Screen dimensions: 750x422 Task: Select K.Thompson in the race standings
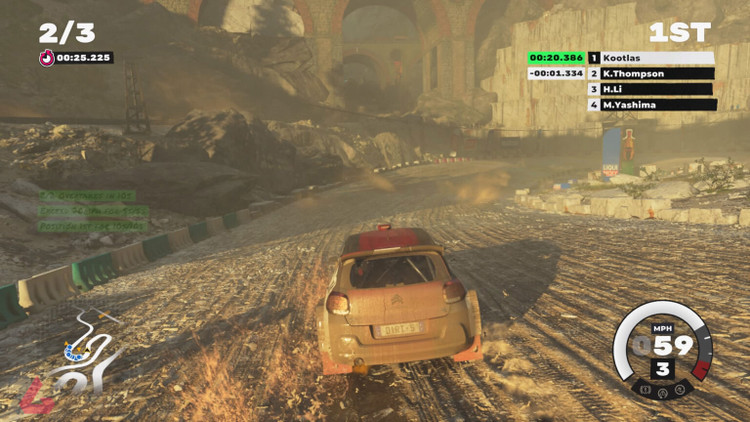[650, 74]
